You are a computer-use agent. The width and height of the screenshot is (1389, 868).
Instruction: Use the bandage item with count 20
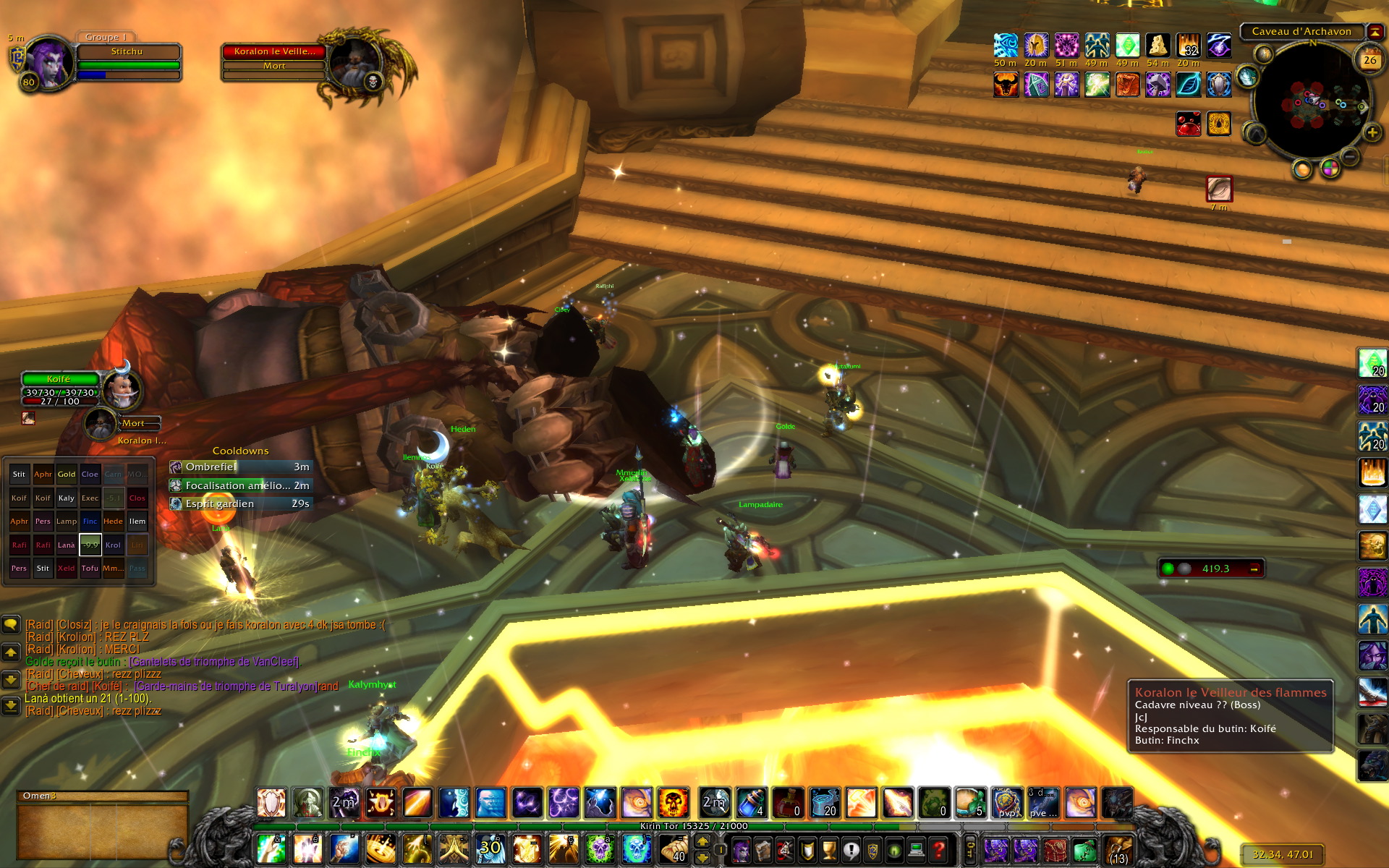[825, 803]
